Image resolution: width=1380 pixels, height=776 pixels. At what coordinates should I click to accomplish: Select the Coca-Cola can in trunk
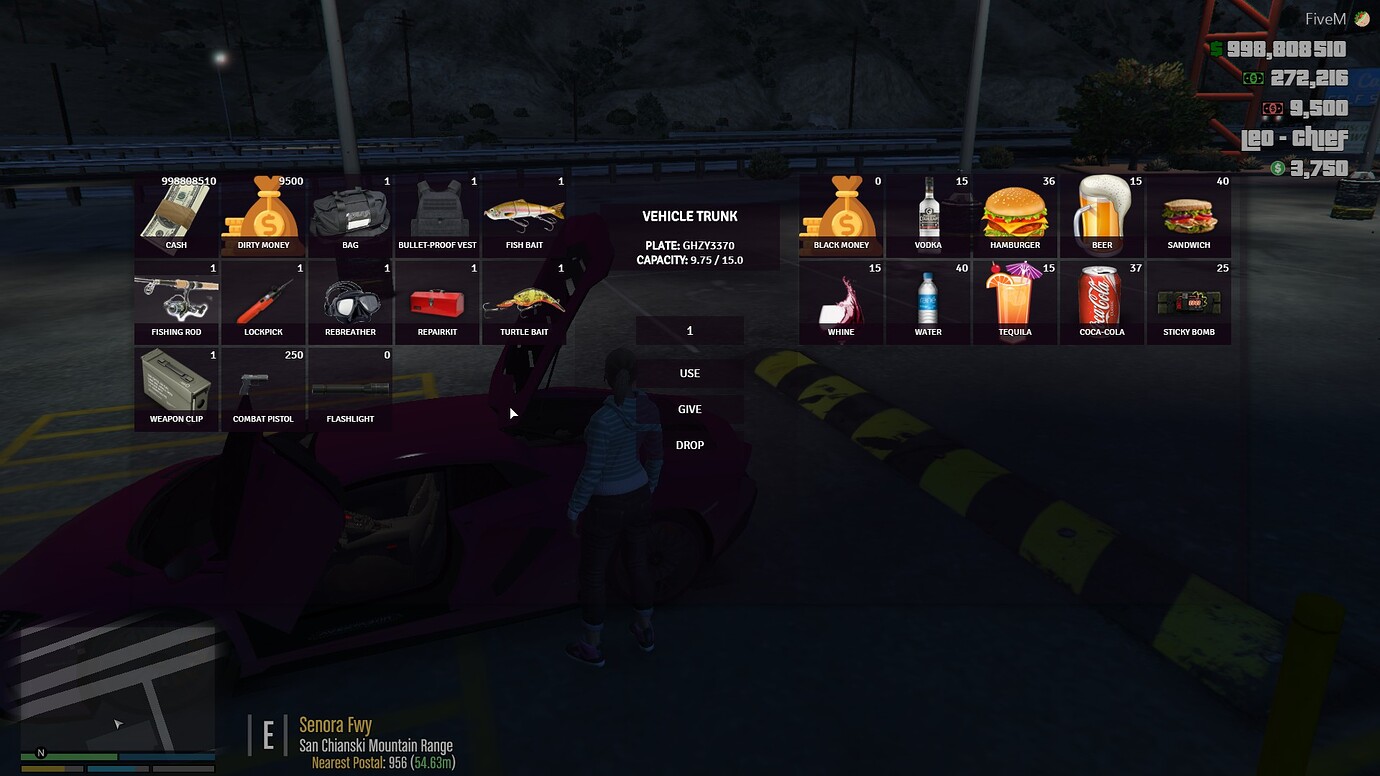tap(1102, 299)
